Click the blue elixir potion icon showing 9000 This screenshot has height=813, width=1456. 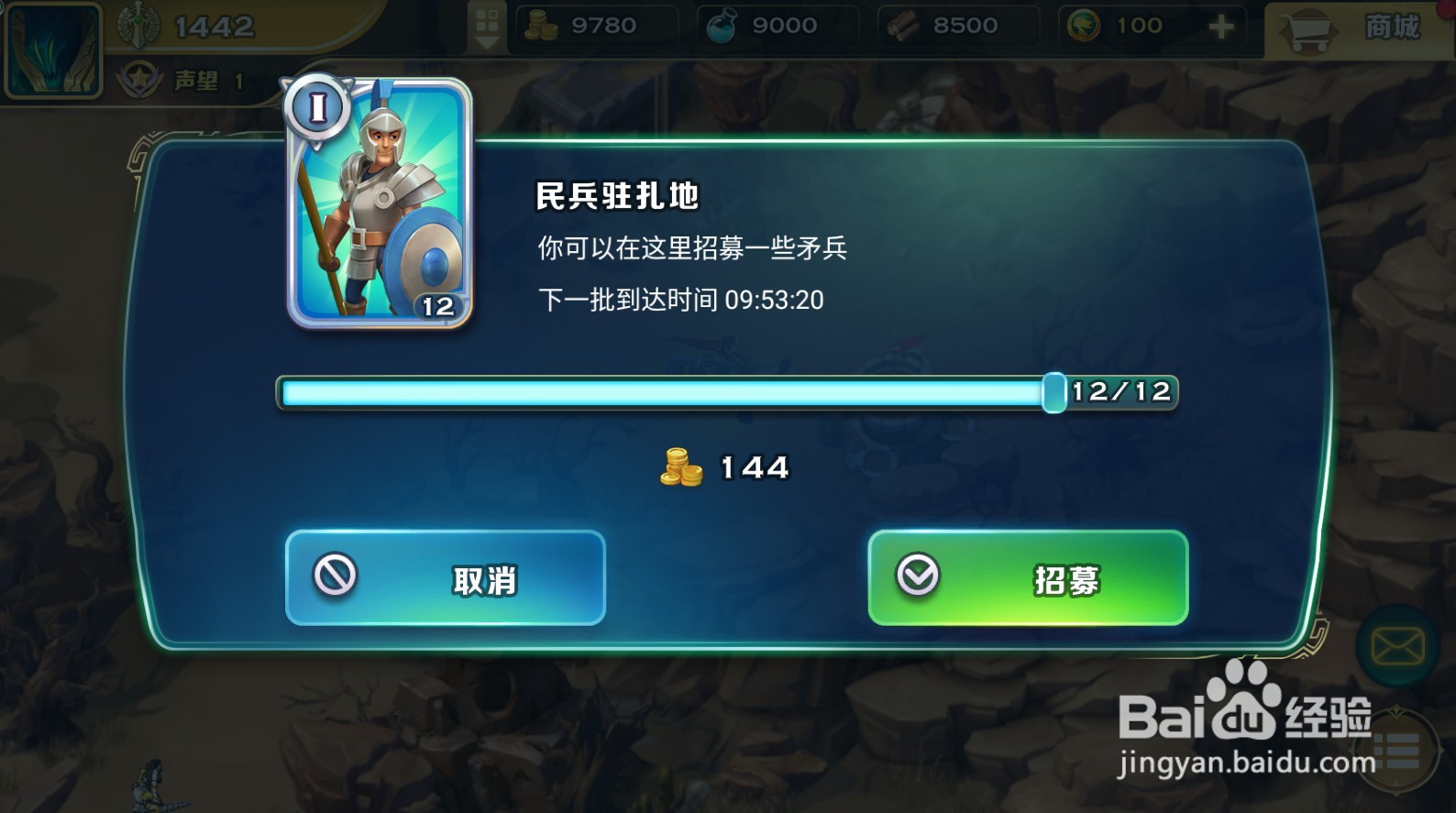tap(721, 25)
